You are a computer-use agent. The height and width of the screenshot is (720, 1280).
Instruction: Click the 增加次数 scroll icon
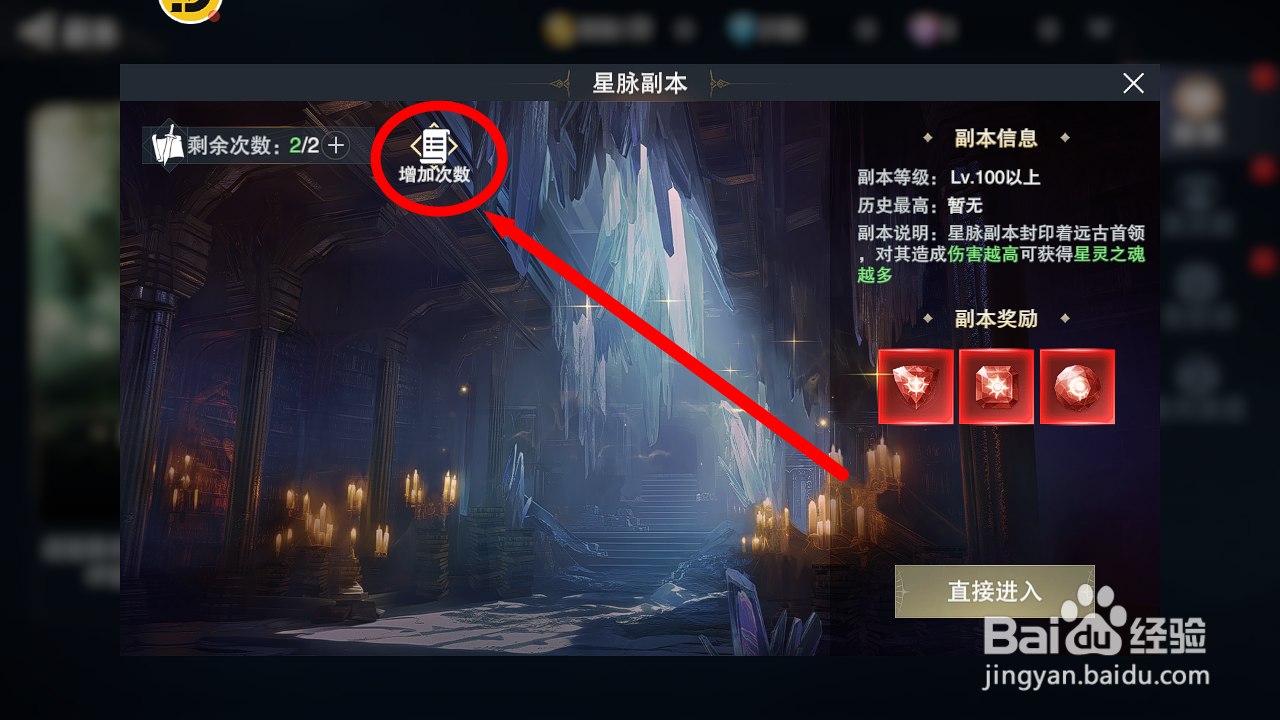pyautogui.click(x=436, y=144)
